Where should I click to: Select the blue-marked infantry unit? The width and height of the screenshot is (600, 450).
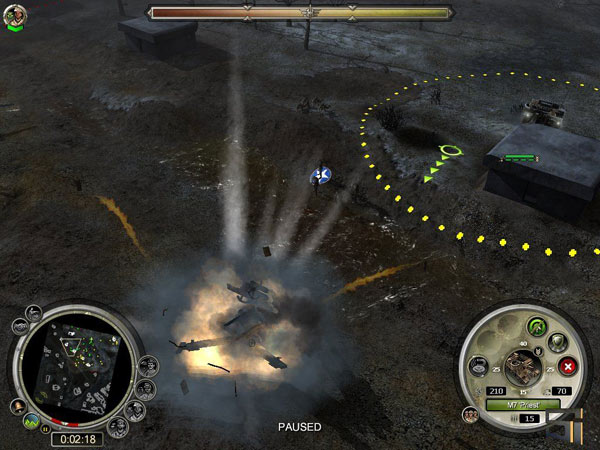pyautogui.click(x=321, y=176)
